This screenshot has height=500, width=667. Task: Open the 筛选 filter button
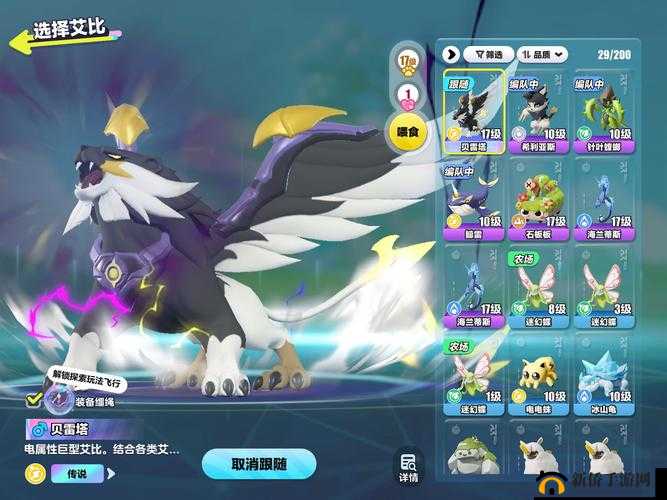[490, 54]
